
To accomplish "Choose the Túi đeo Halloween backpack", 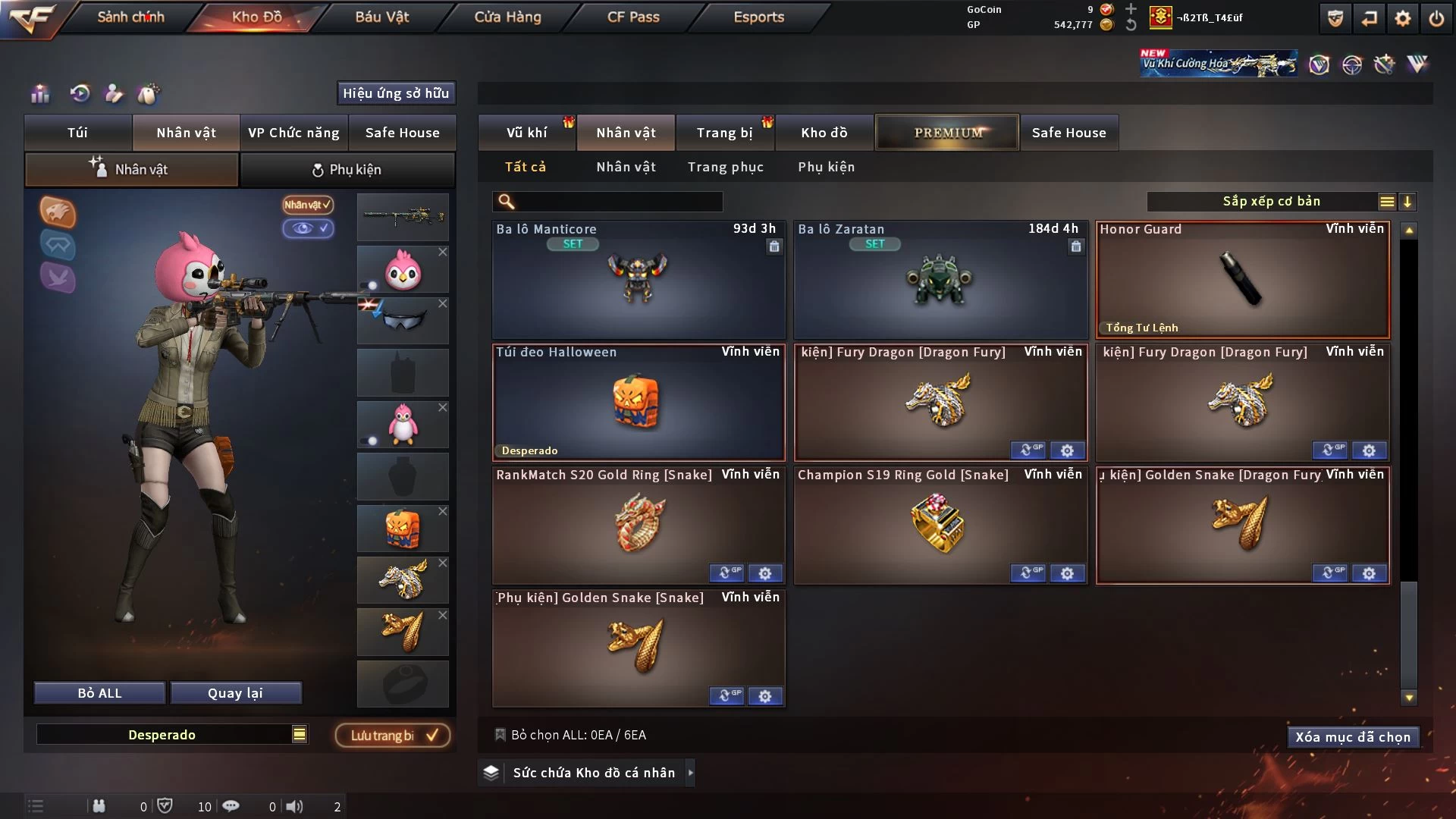I will (638, 403).
